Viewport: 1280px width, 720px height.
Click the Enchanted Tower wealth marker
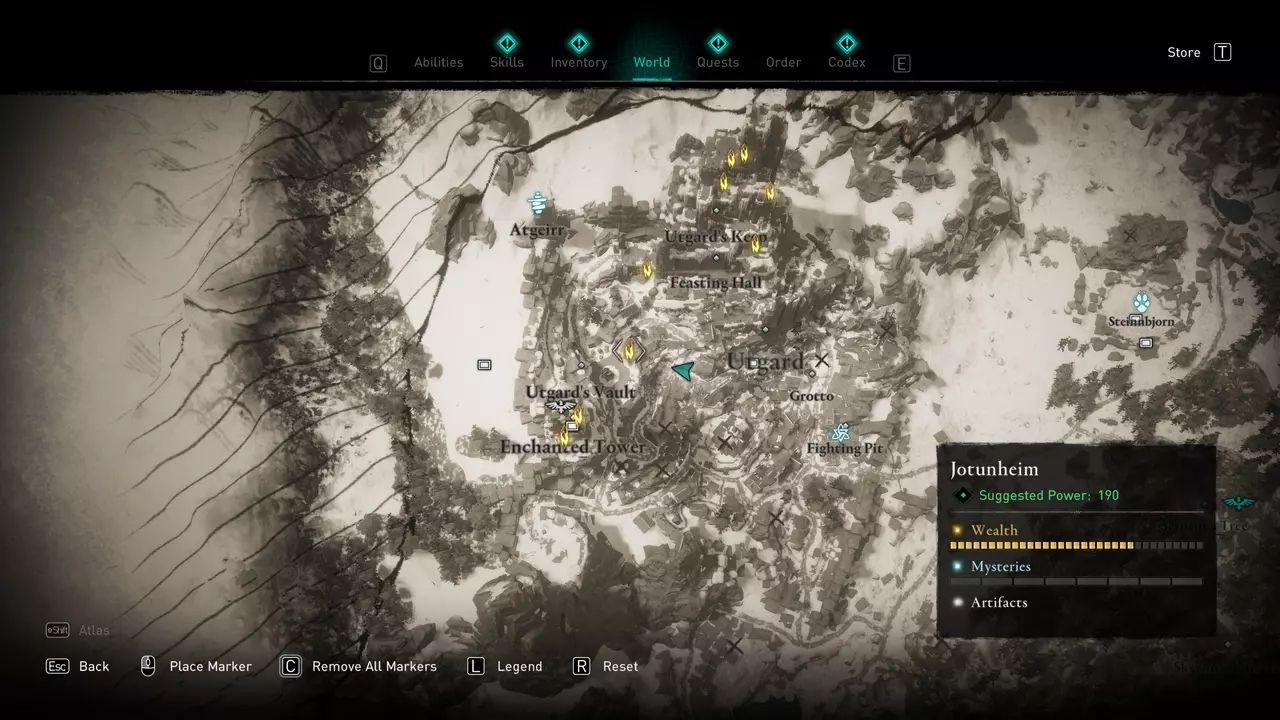(x=564, y=437)
